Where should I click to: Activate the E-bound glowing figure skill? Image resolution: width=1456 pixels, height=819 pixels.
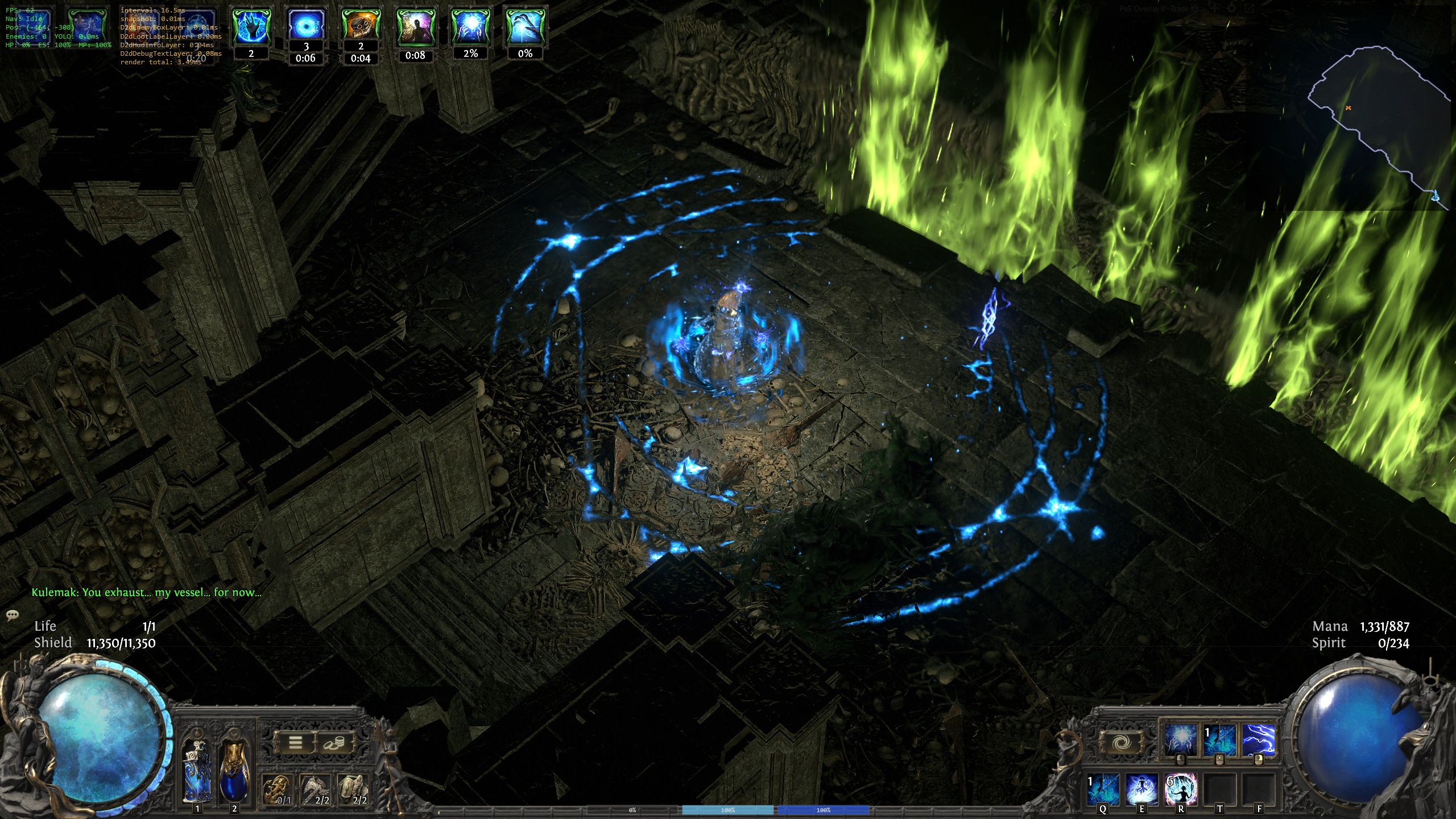point(1142,789)
